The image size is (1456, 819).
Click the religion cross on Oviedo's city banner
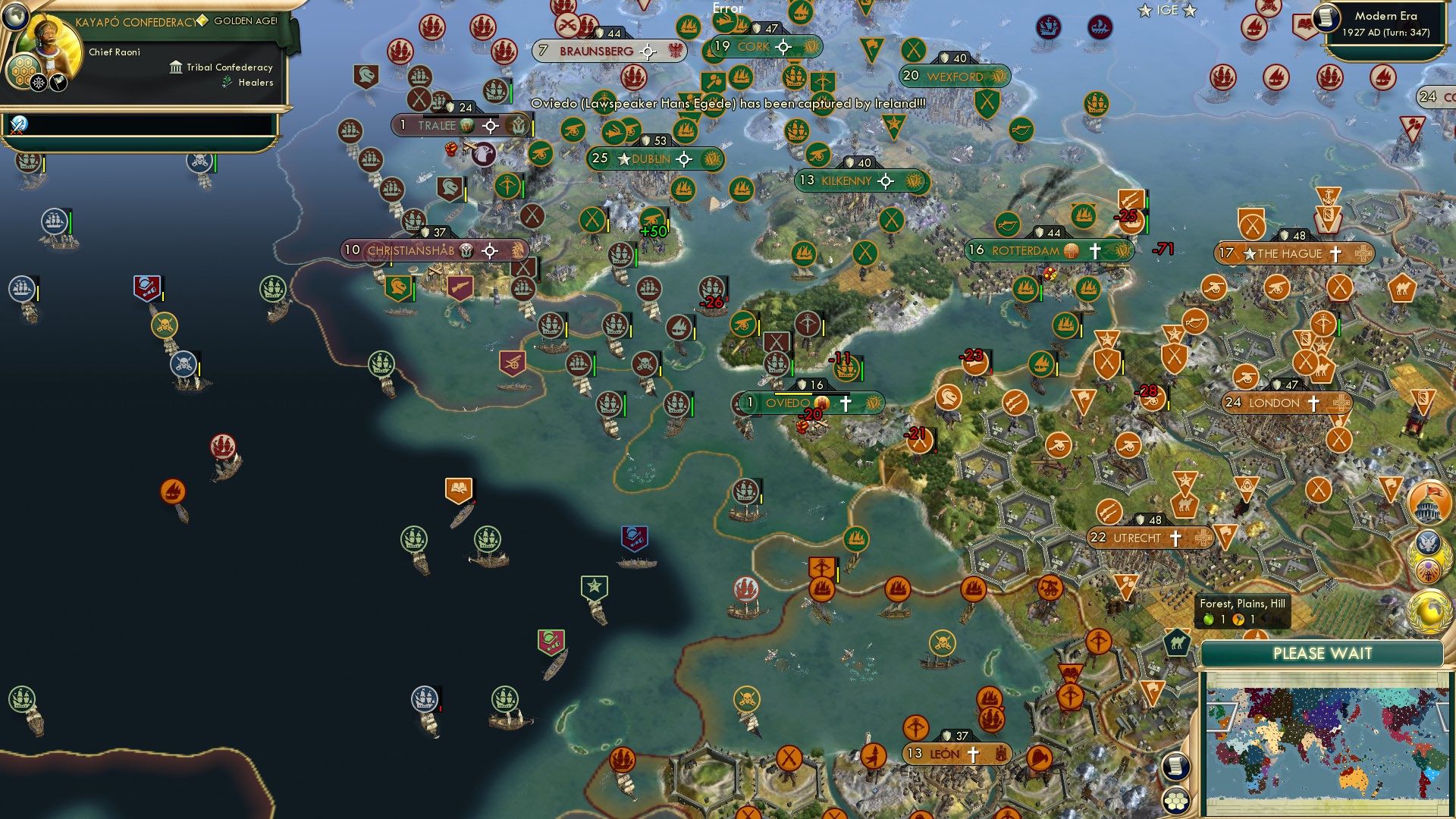tap(847, 403)
